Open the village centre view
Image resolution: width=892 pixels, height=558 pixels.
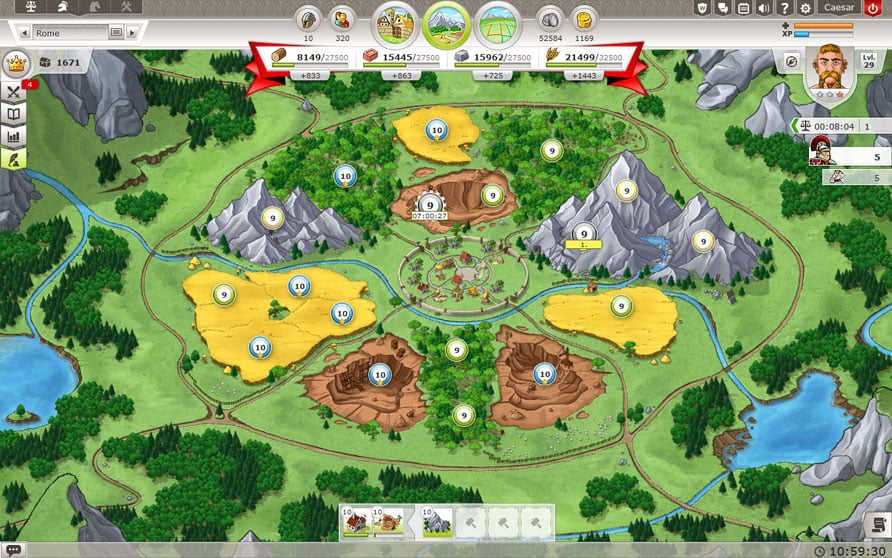(394, 22)
